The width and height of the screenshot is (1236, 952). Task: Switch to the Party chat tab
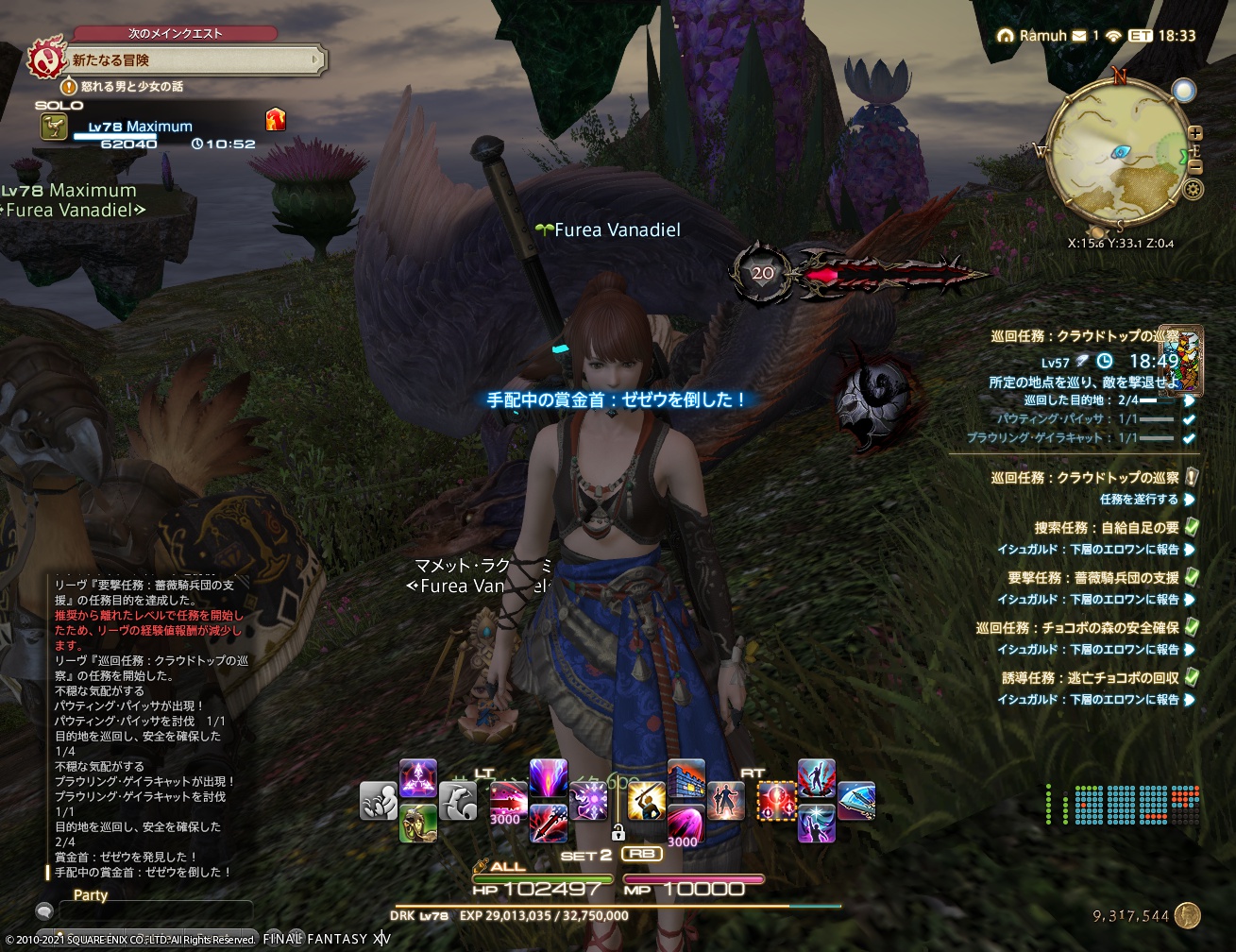(x=90, y=895)
